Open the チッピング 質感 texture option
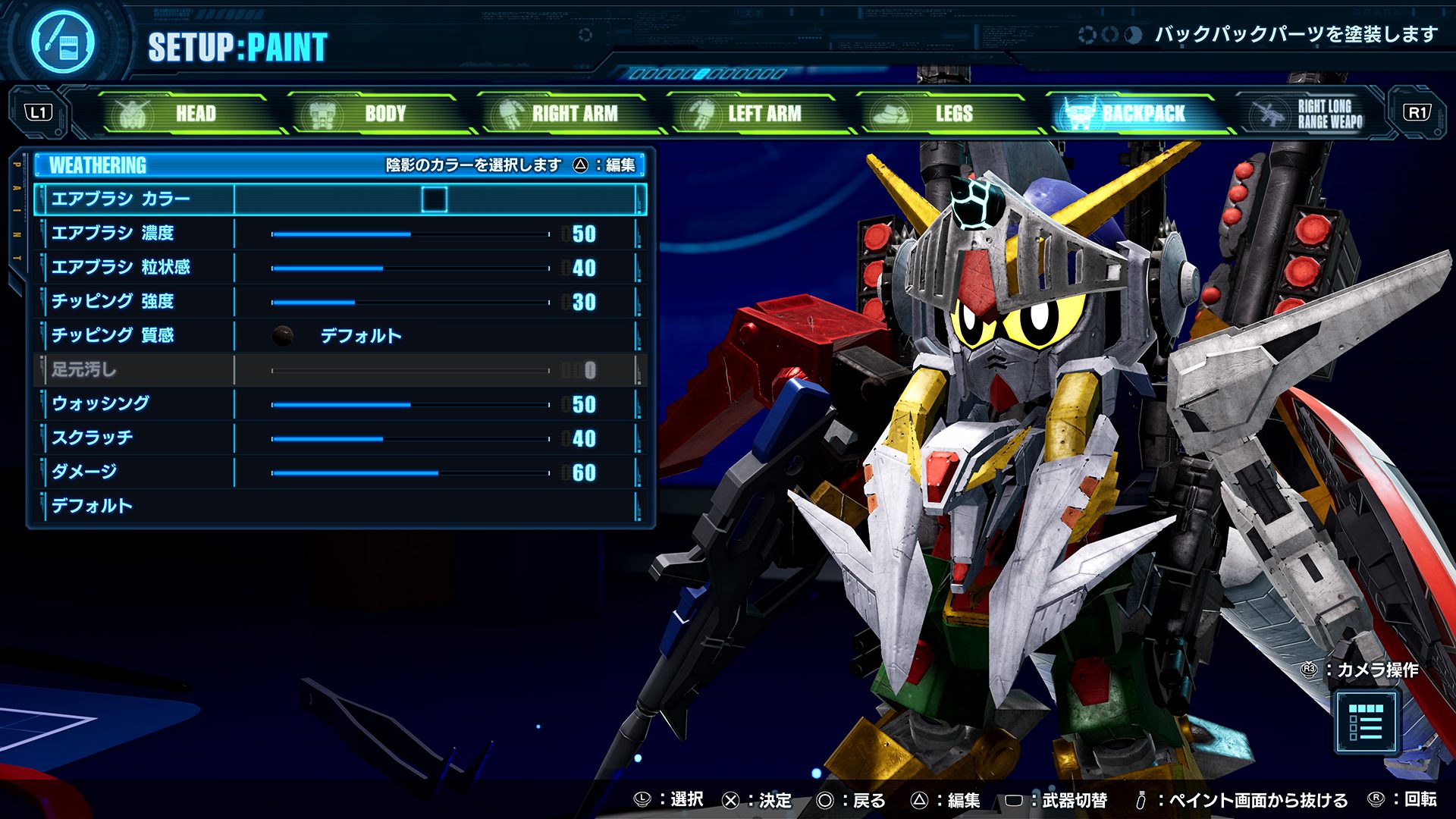This screenshot has height=819, width=1456. pos(359,336)
